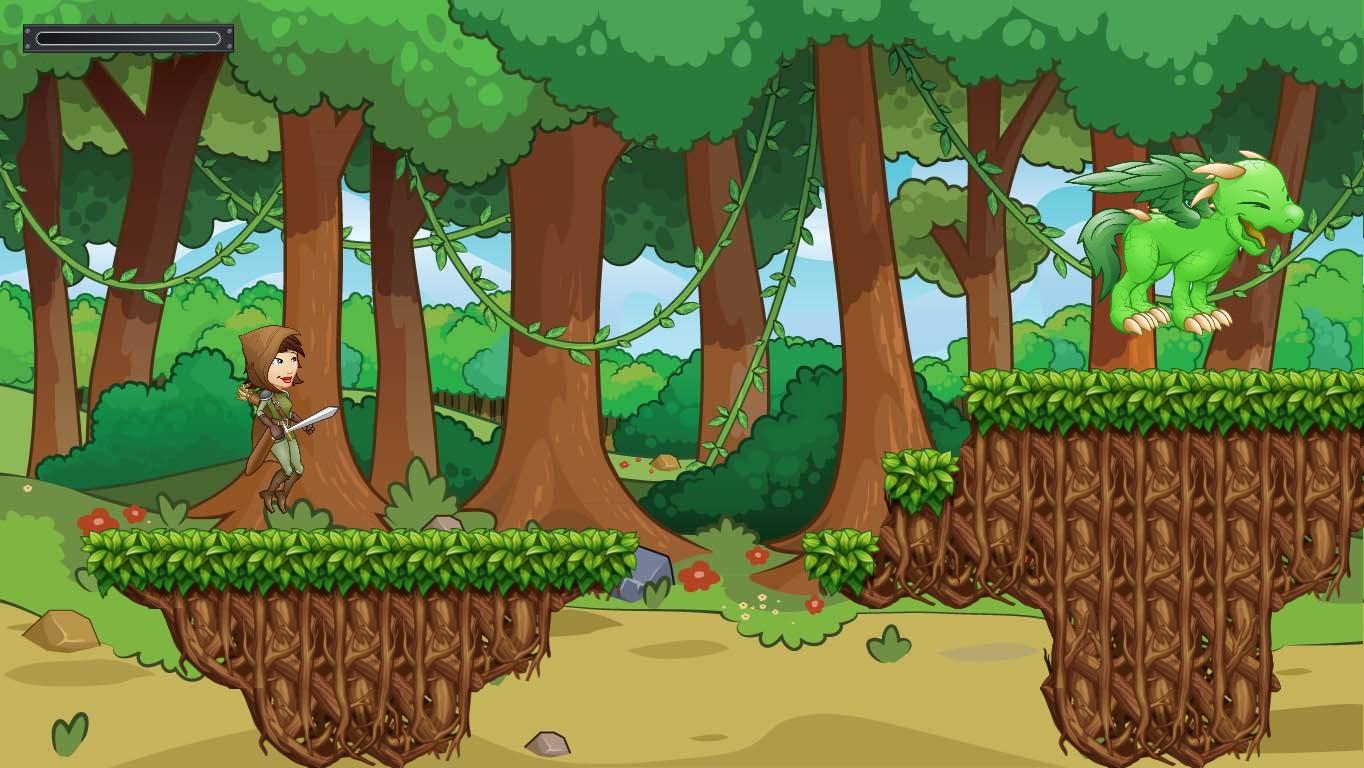The height and width of the screenshot is (768, 1364).
Task: Click the small leafy ledge beside the tall platform
Action: click(915, 478)
